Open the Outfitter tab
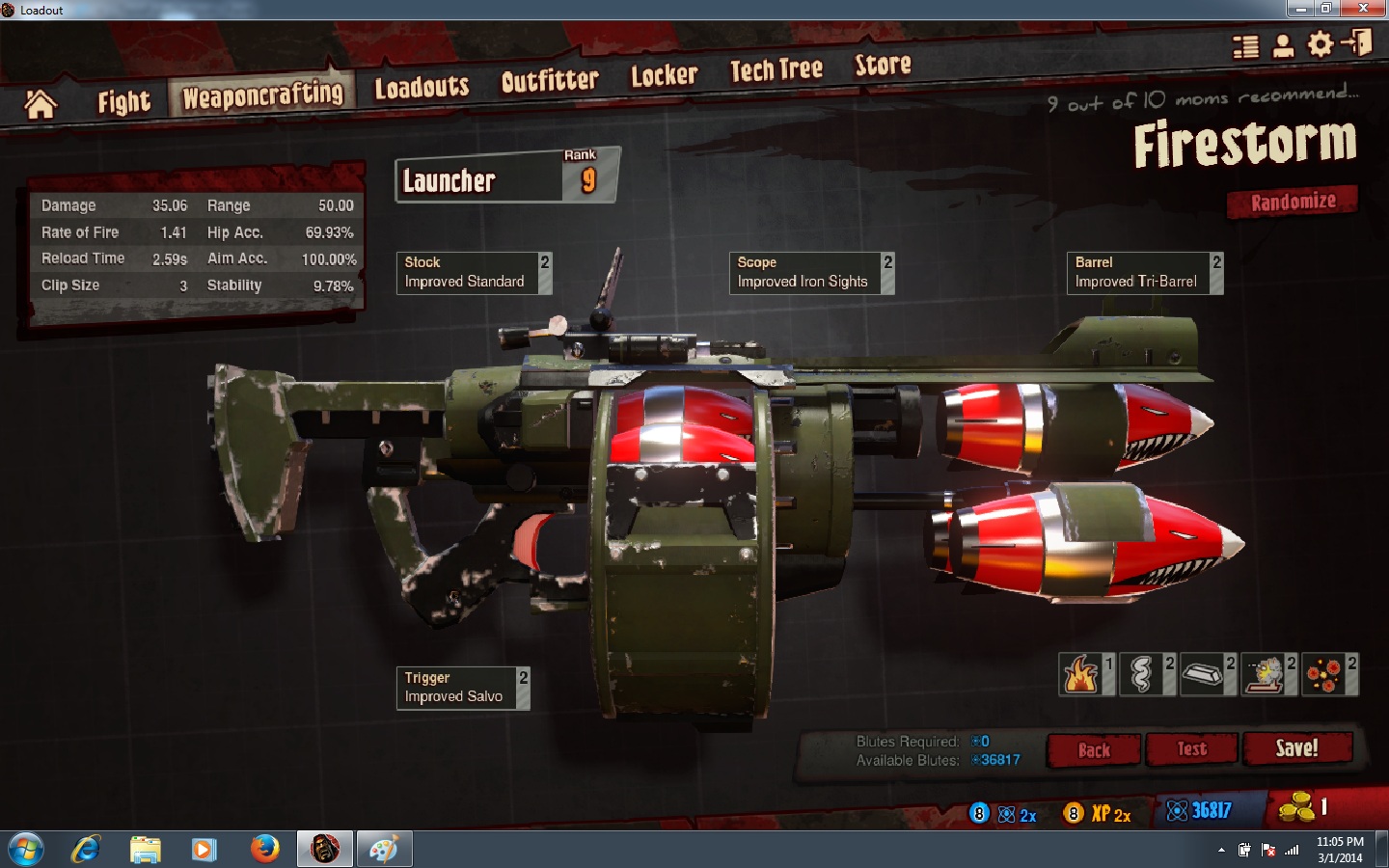The image size is (1389, 868). [550, 81]
